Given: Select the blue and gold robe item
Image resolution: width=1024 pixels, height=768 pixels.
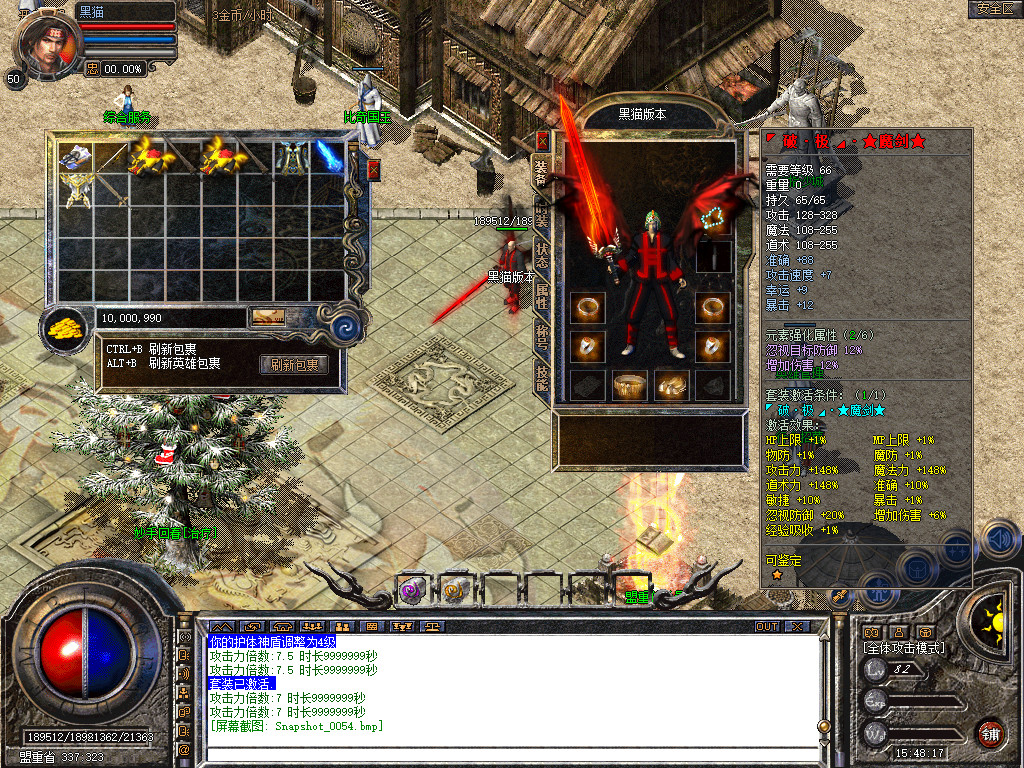Looking at the screenshot, I should (292, 156).
